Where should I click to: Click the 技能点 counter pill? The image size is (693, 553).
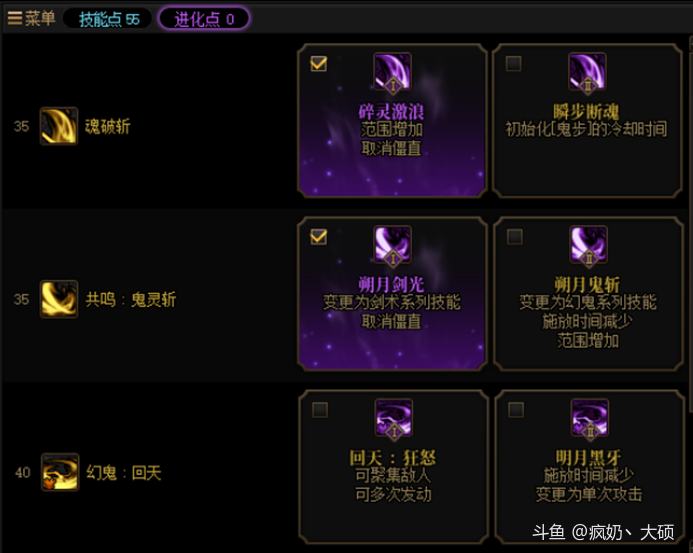point(108,19)
